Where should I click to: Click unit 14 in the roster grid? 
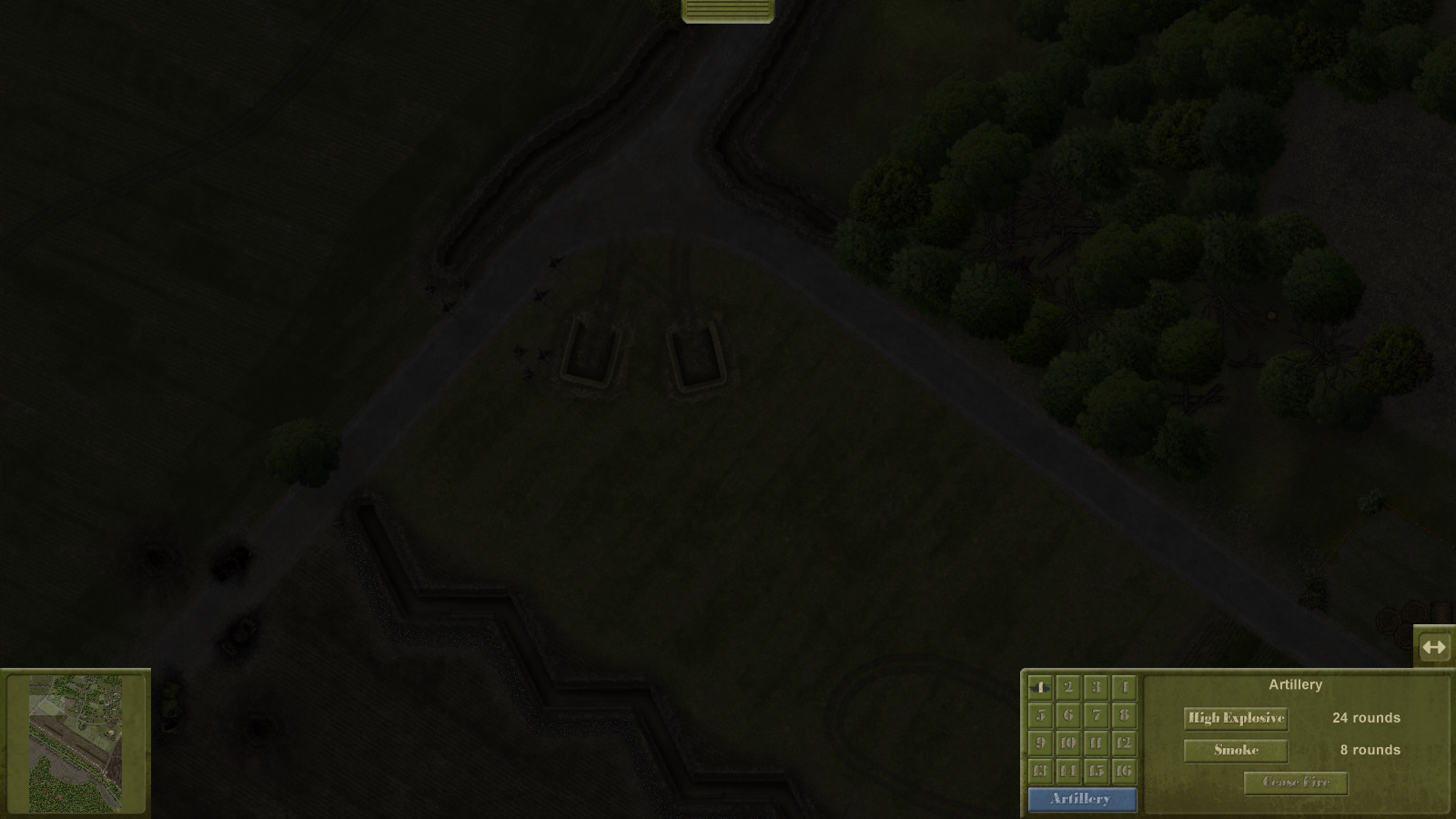point(1067,769)
